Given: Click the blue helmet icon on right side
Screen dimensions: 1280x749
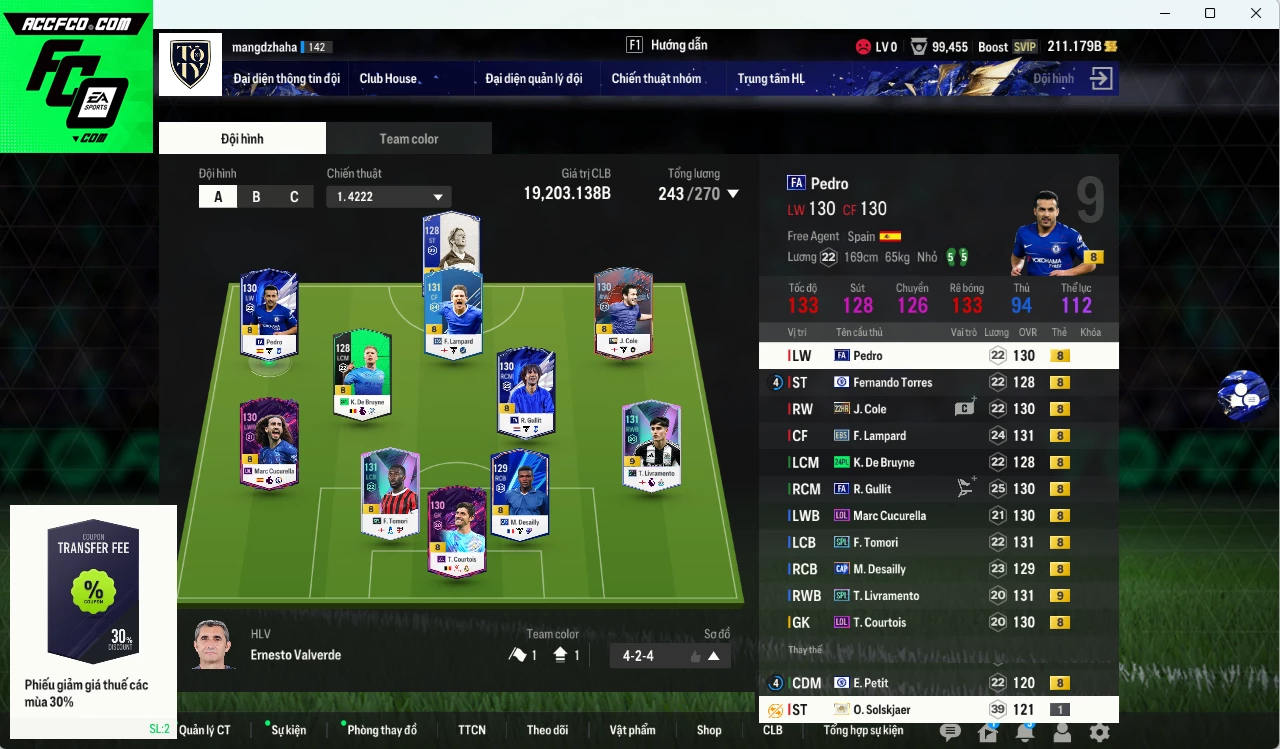Looking at the screenshot, I should pos(1242,394).
